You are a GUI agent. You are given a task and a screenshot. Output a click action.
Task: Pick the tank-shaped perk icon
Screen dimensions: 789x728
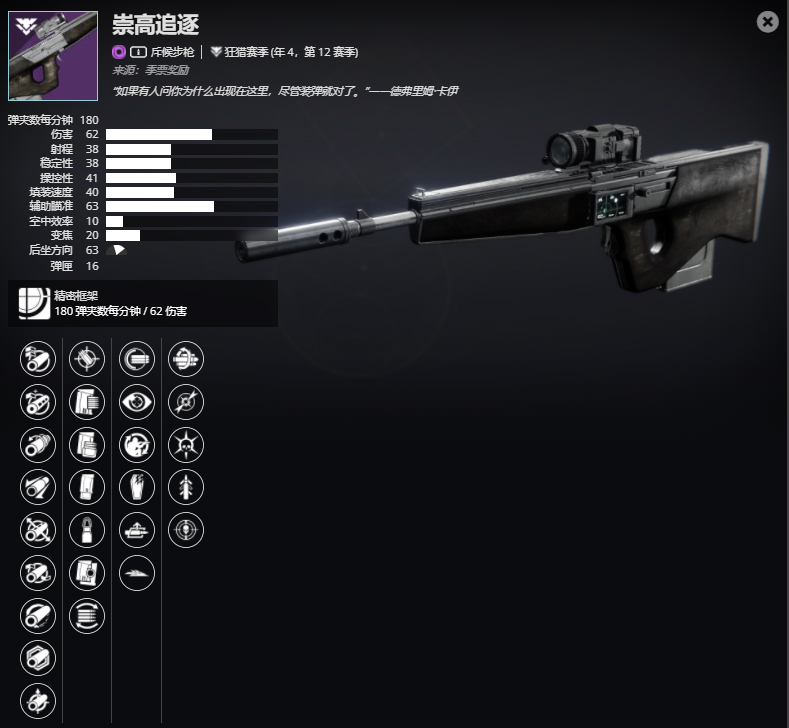point(137,529)
